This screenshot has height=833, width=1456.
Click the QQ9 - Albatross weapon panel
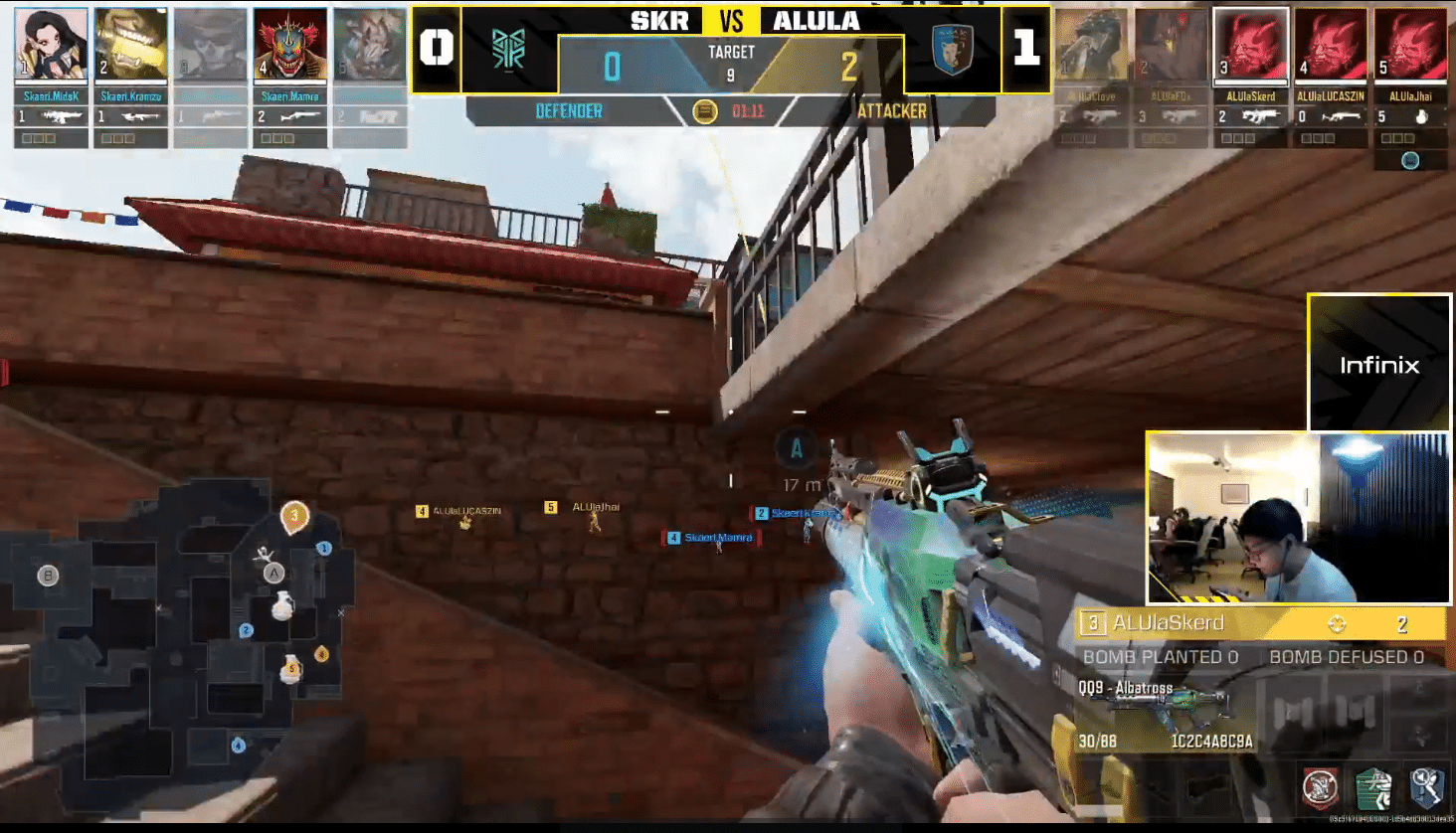(1164, 712)
